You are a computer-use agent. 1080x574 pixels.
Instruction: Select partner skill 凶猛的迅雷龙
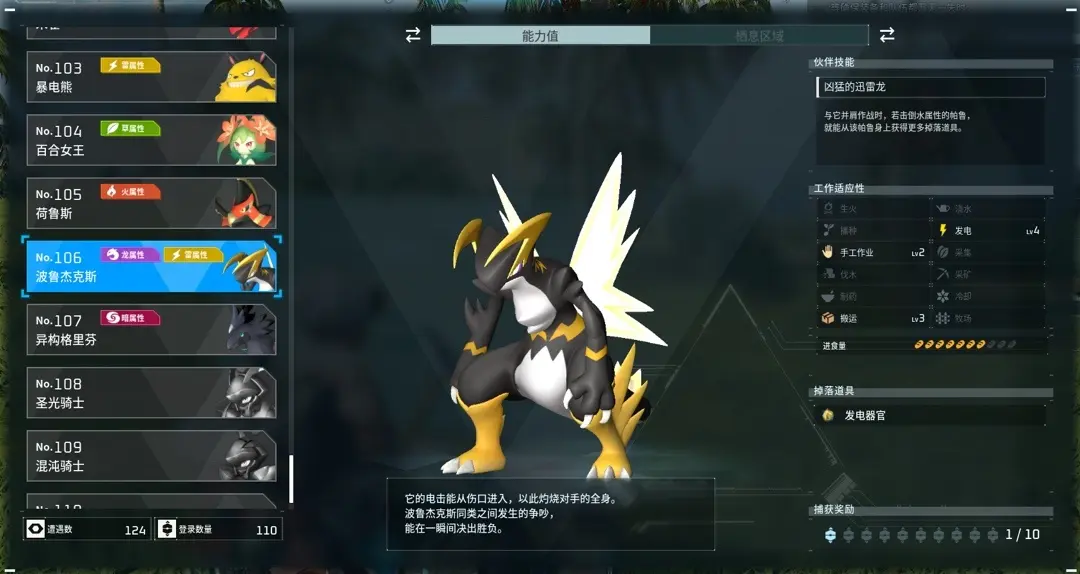(931, 88)
